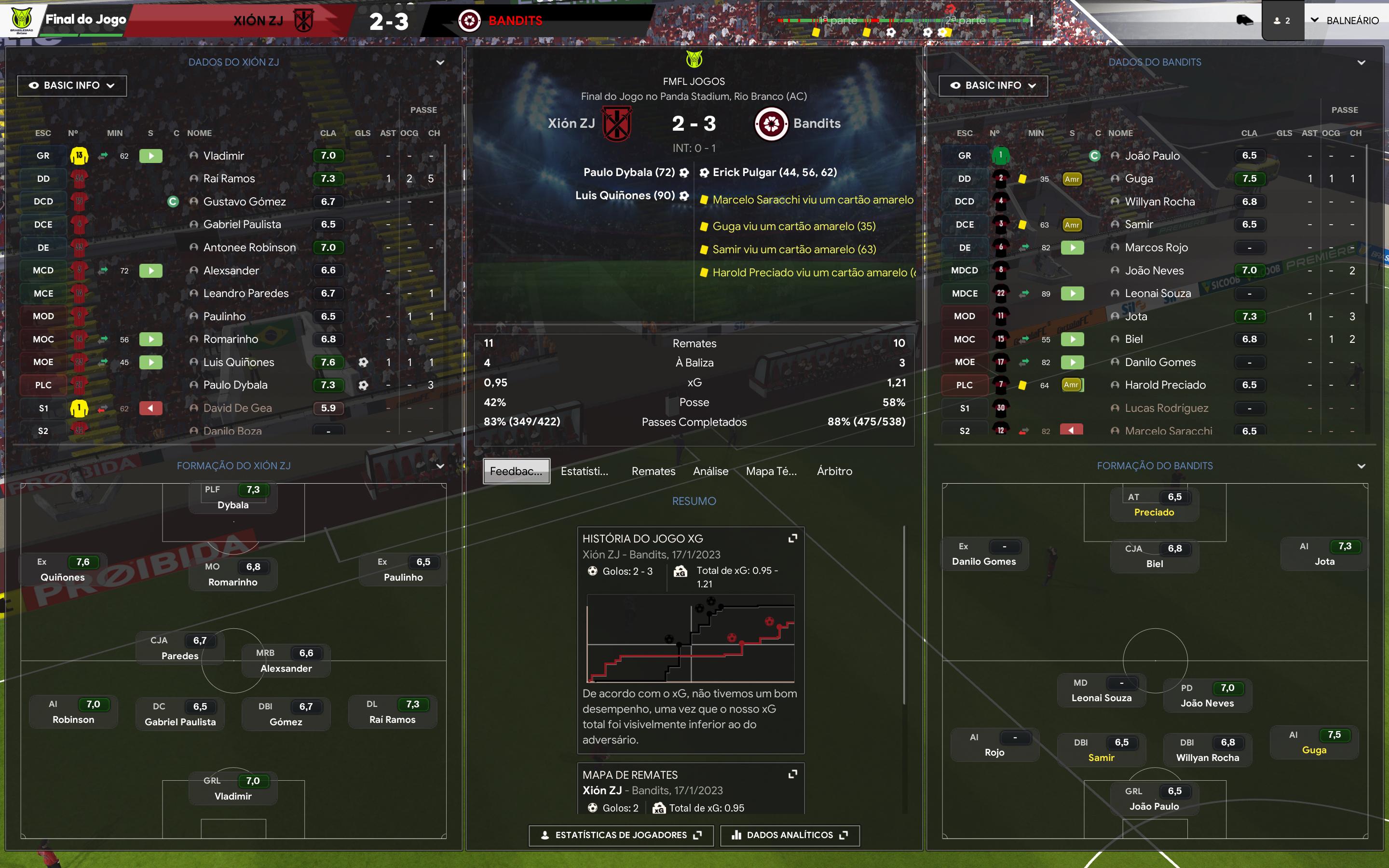Open Dados Analíticos panel
This screenshot has height=868, width=1389.
point(790,835)
